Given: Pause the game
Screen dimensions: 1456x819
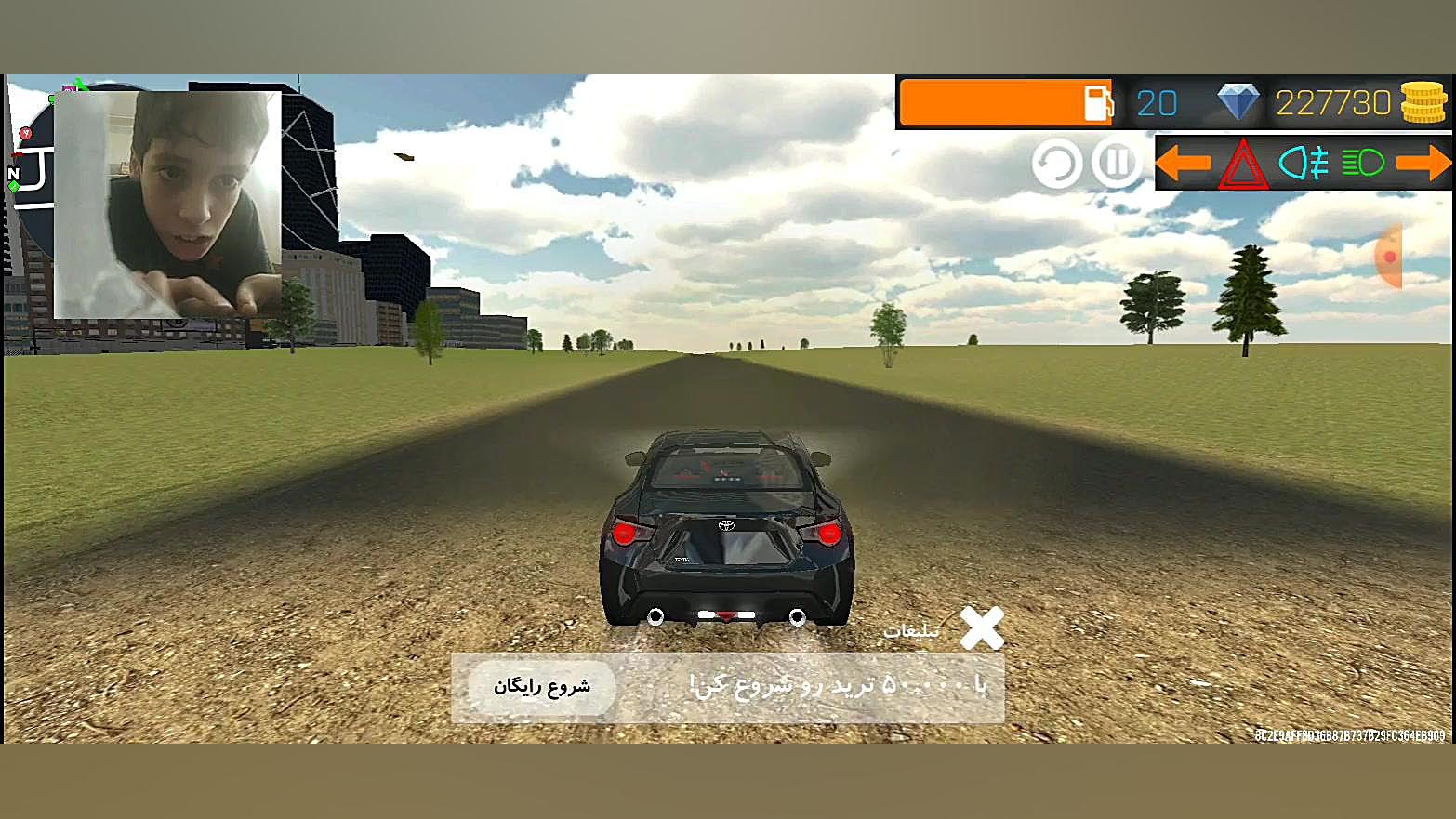Looking at the screenshot, I should click(x=1116, y=164).
